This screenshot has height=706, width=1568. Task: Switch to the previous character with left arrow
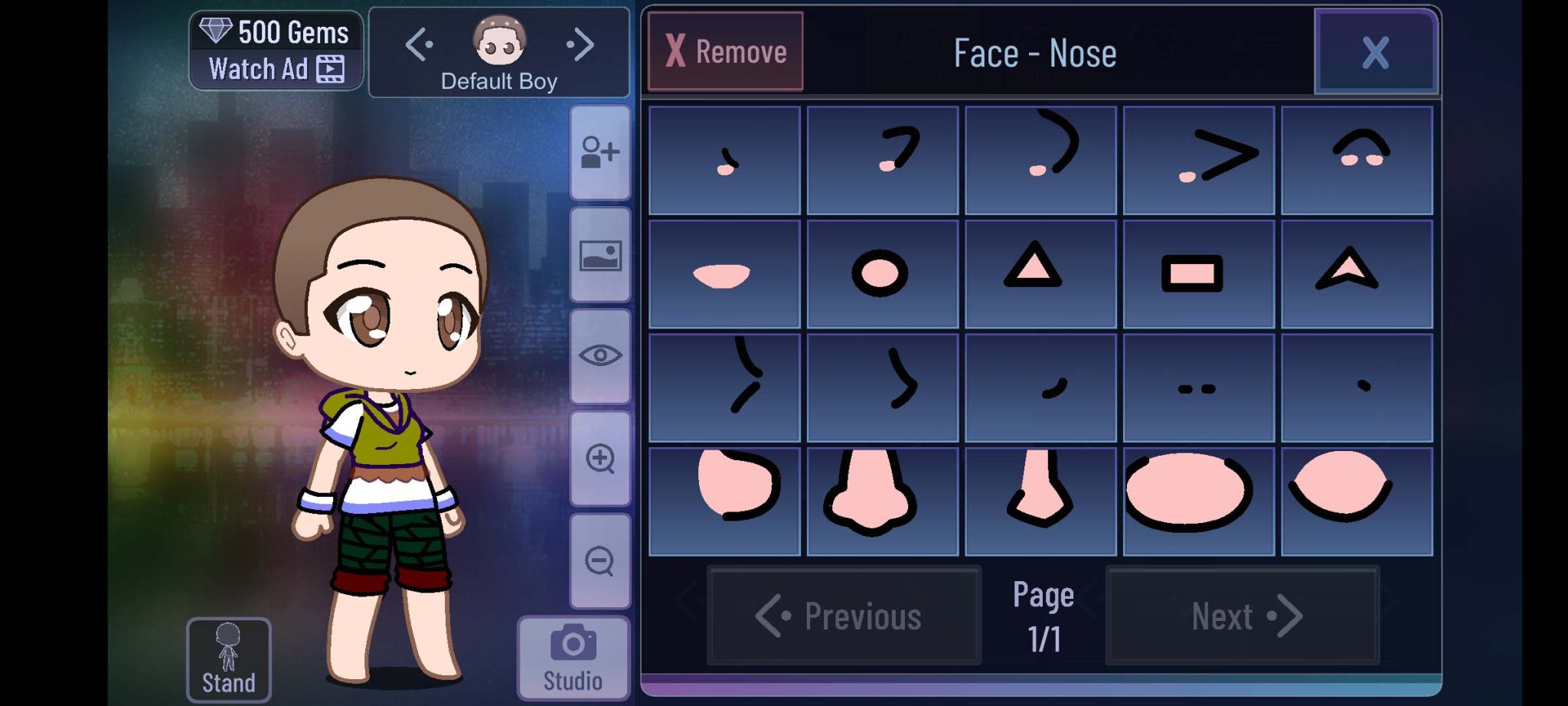pos(419,44)
